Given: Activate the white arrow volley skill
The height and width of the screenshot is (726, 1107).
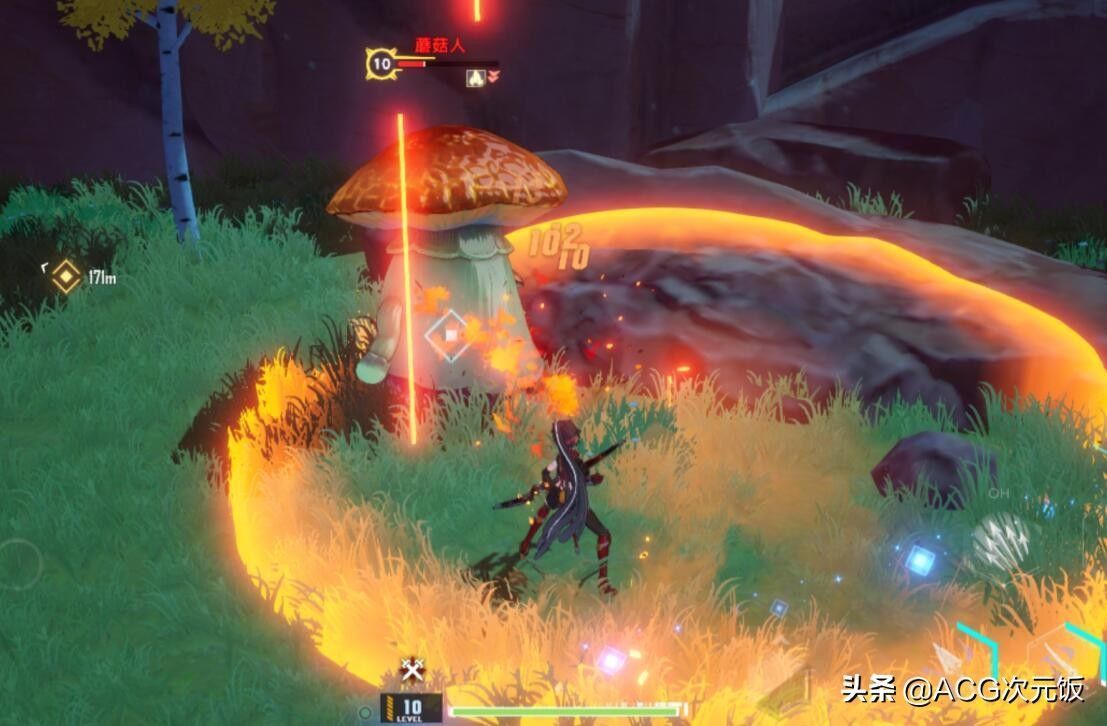Looking at the screenshot, I should (x=1000, y=541).
